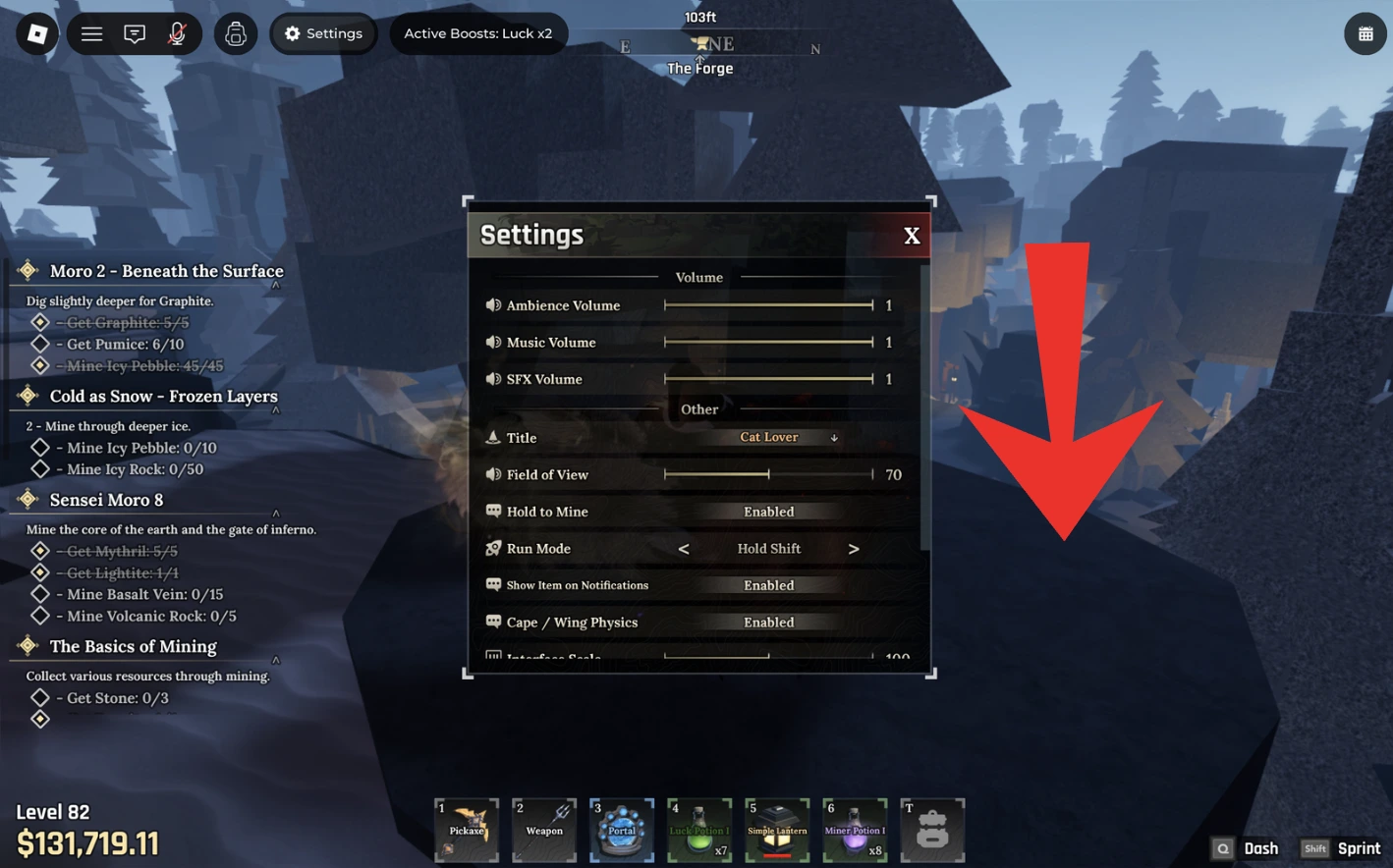
Task: Open the Roblox menu hamburger
Action: pos(91,32)
